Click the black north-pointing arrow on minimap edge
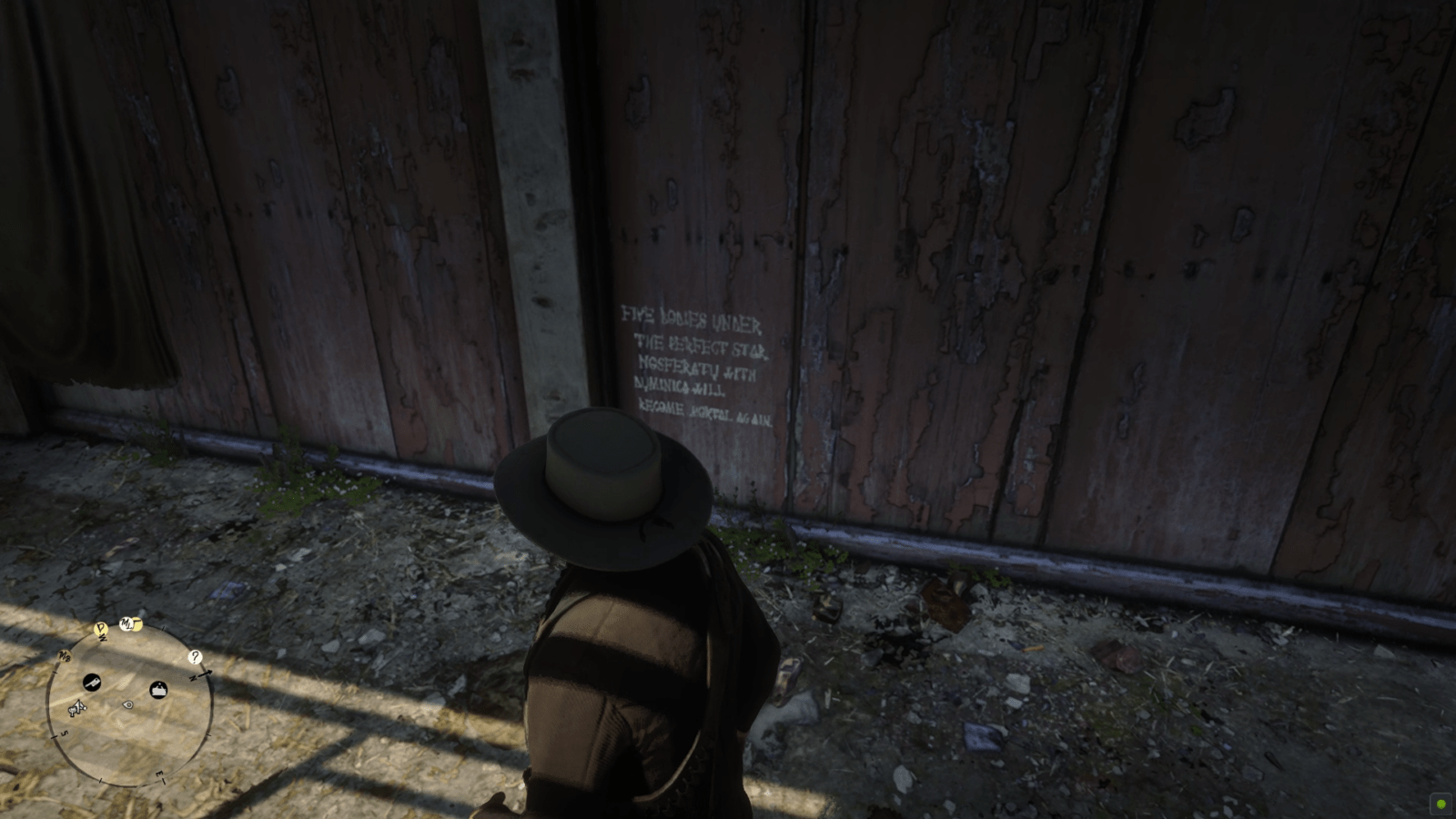 [207, 673]
